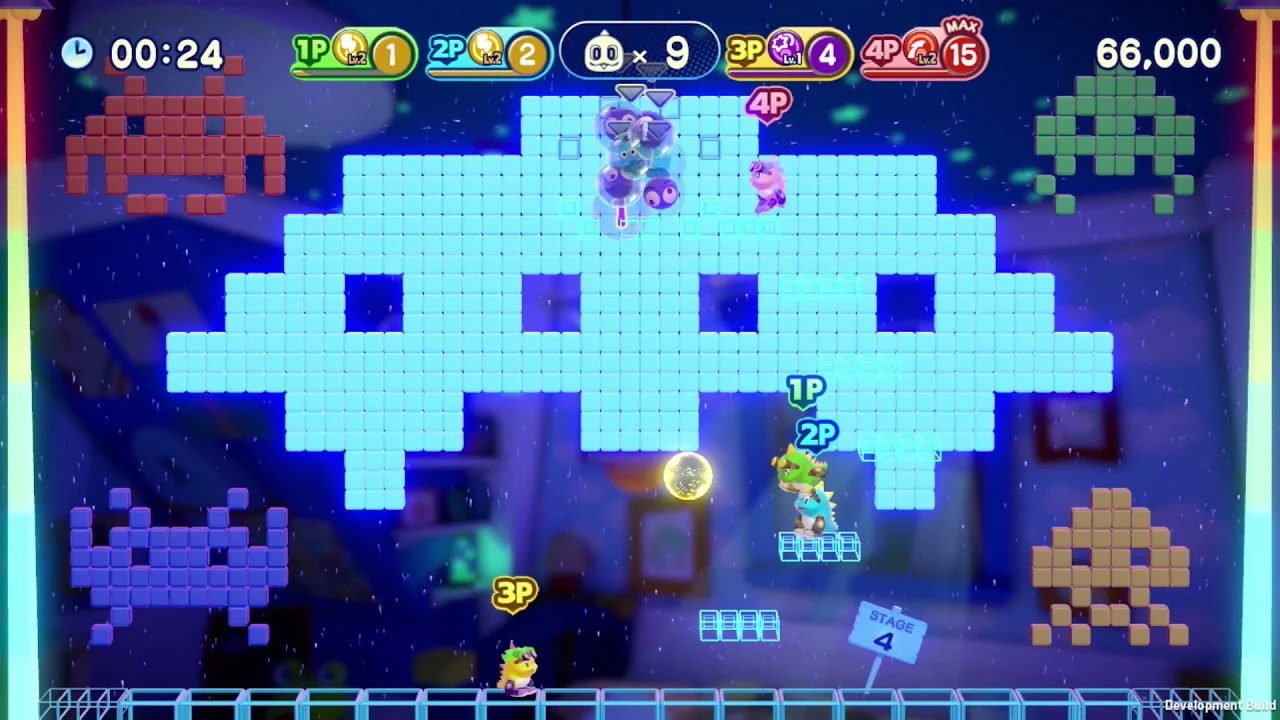Click the 4P tag above the pink dragon
1280x720 pixels.
(x=769, y=103)
